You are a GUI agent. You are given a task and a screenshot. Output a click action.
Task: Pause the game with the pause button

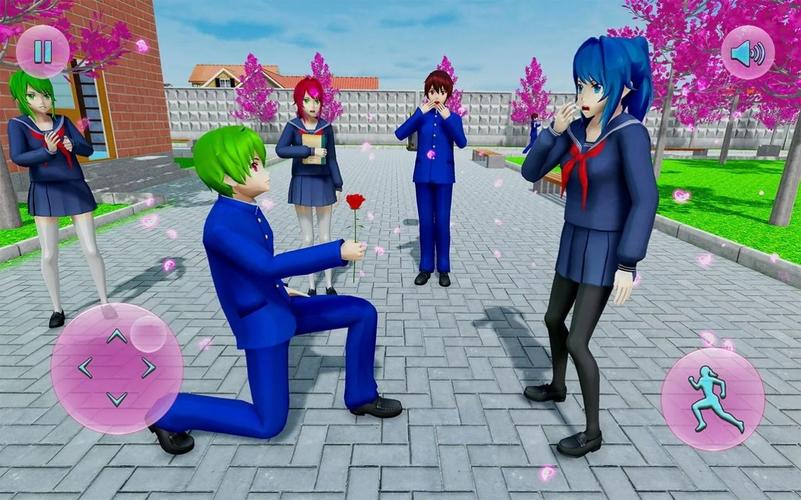point(42,52)
